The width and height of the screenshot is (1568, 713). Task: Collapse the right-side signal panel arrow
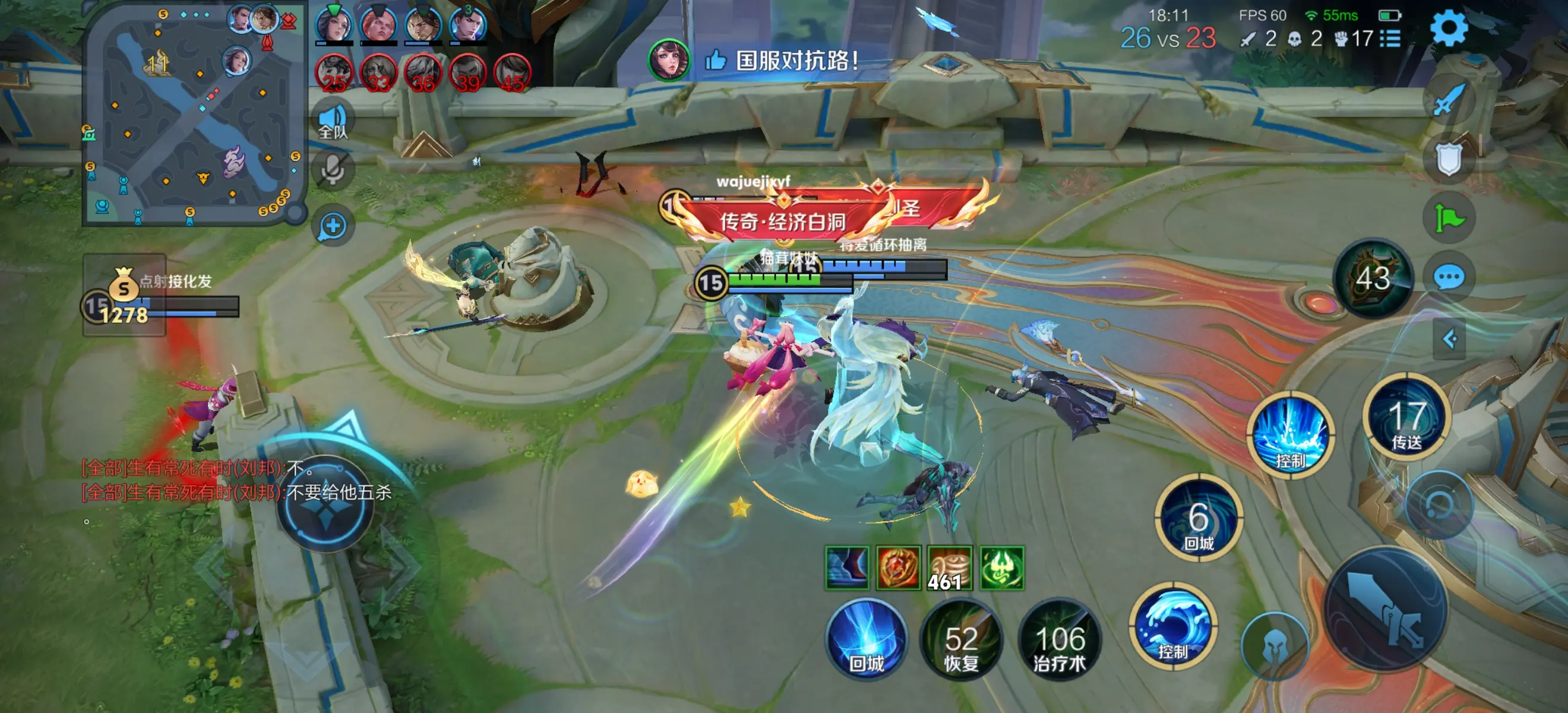(x=1449, y=339)
